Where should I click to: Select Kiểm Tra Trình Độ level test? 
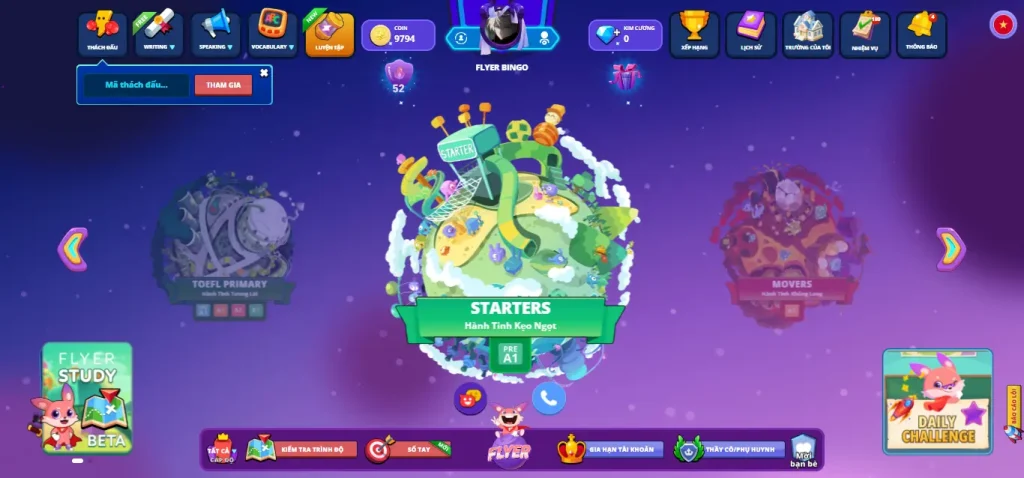pos(302,450)
